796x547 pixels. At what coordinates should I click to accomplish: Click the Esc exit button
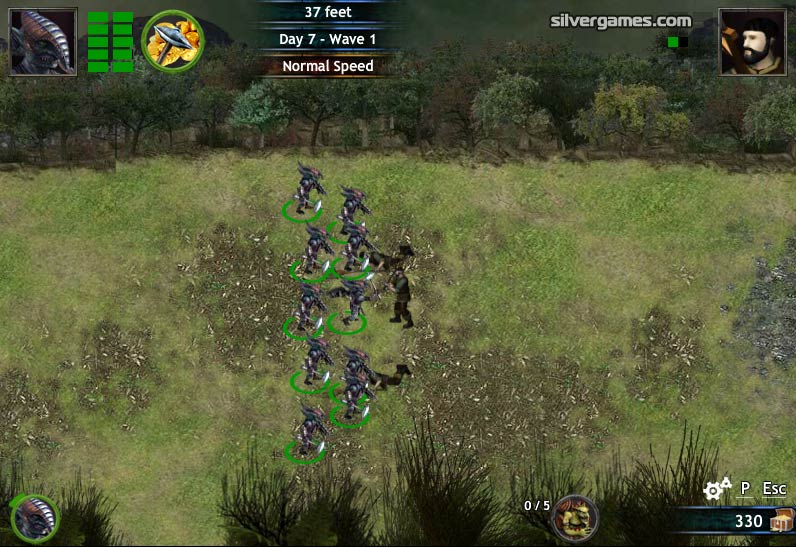click(x=774, y=489)
